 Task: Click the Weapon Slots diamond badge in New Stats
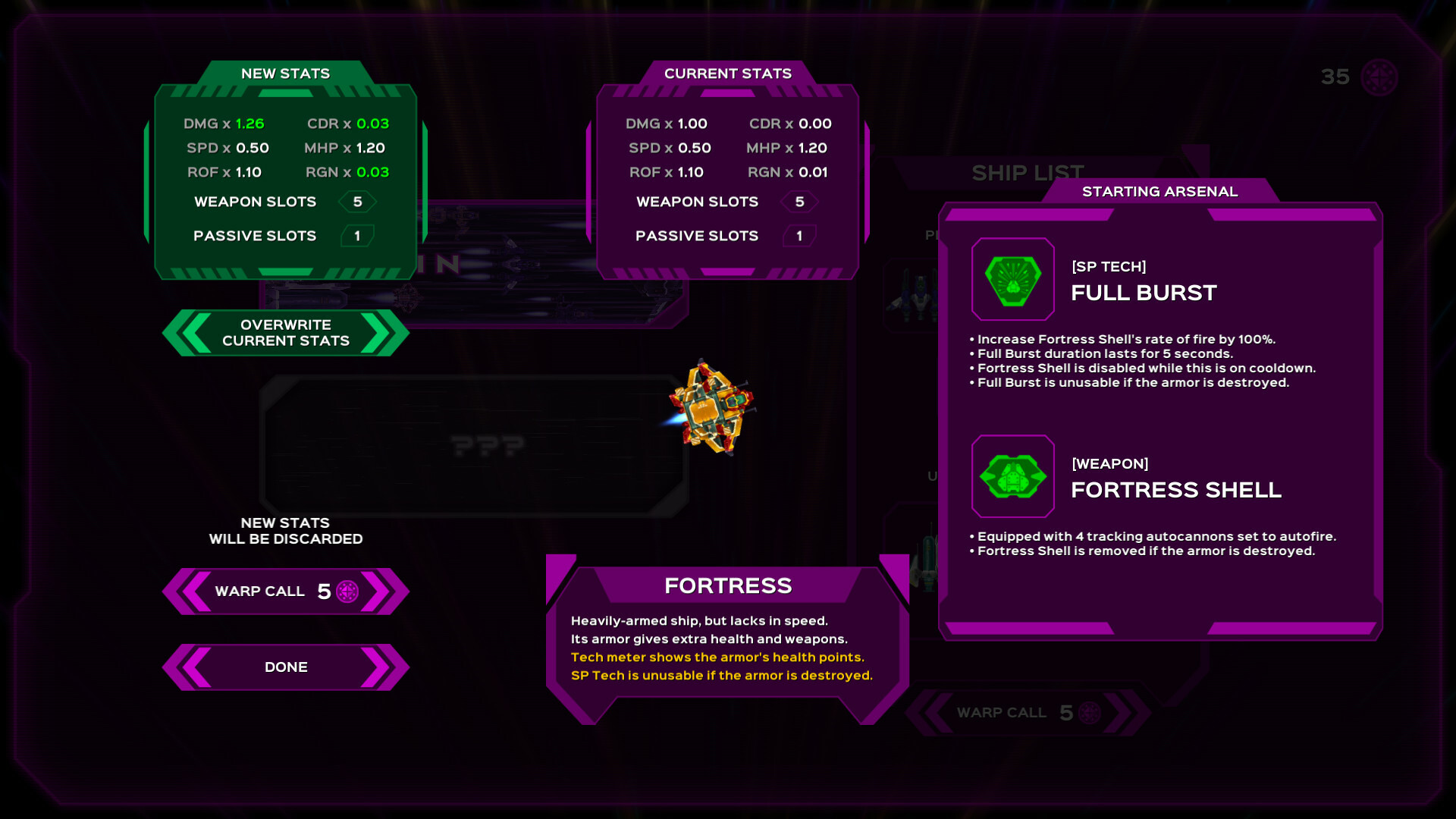pyautogui.click(x=357, y=202)
